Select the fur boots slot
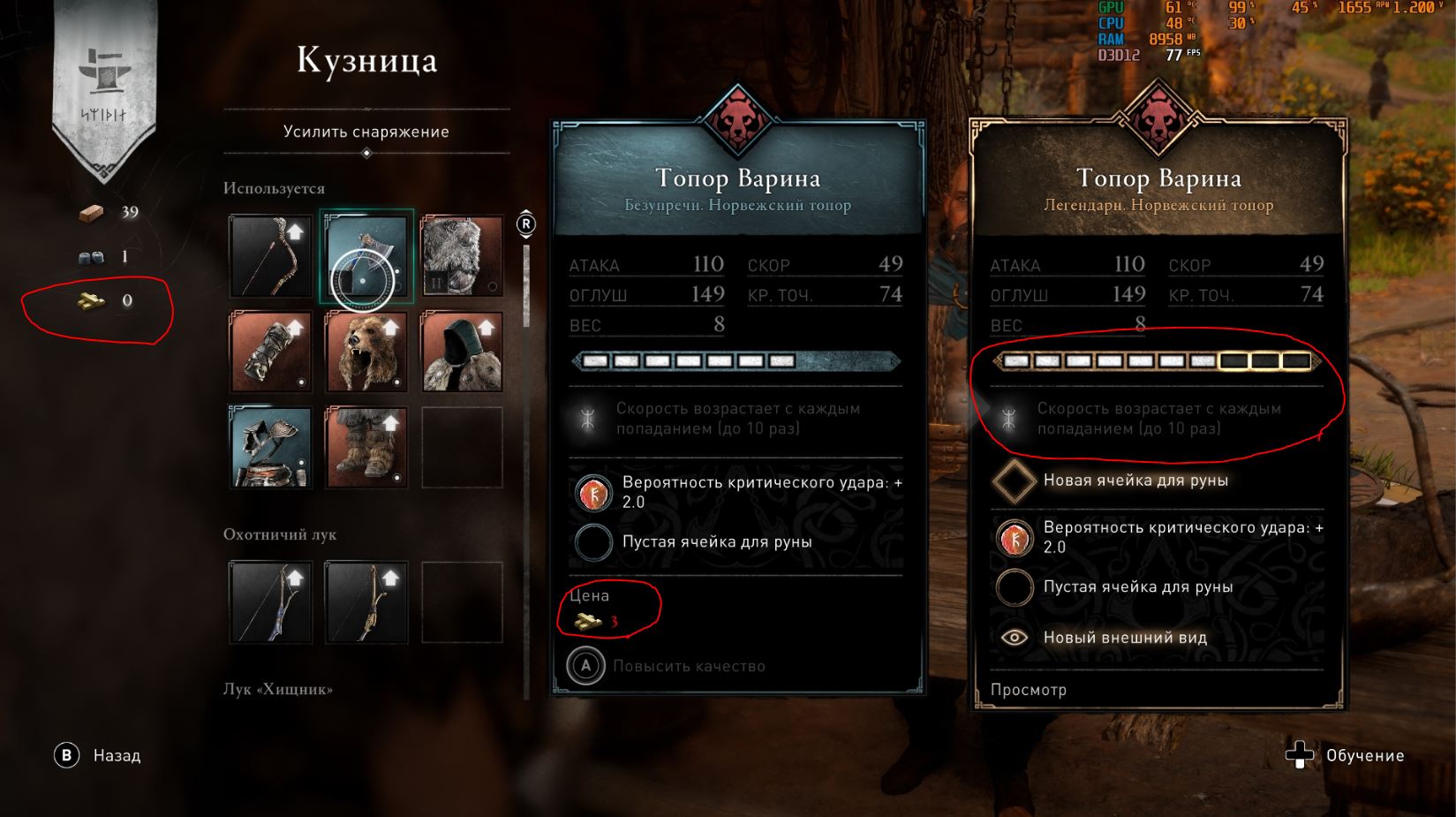Viewport: 1456px width, 817px height. [x=366, y=447]
